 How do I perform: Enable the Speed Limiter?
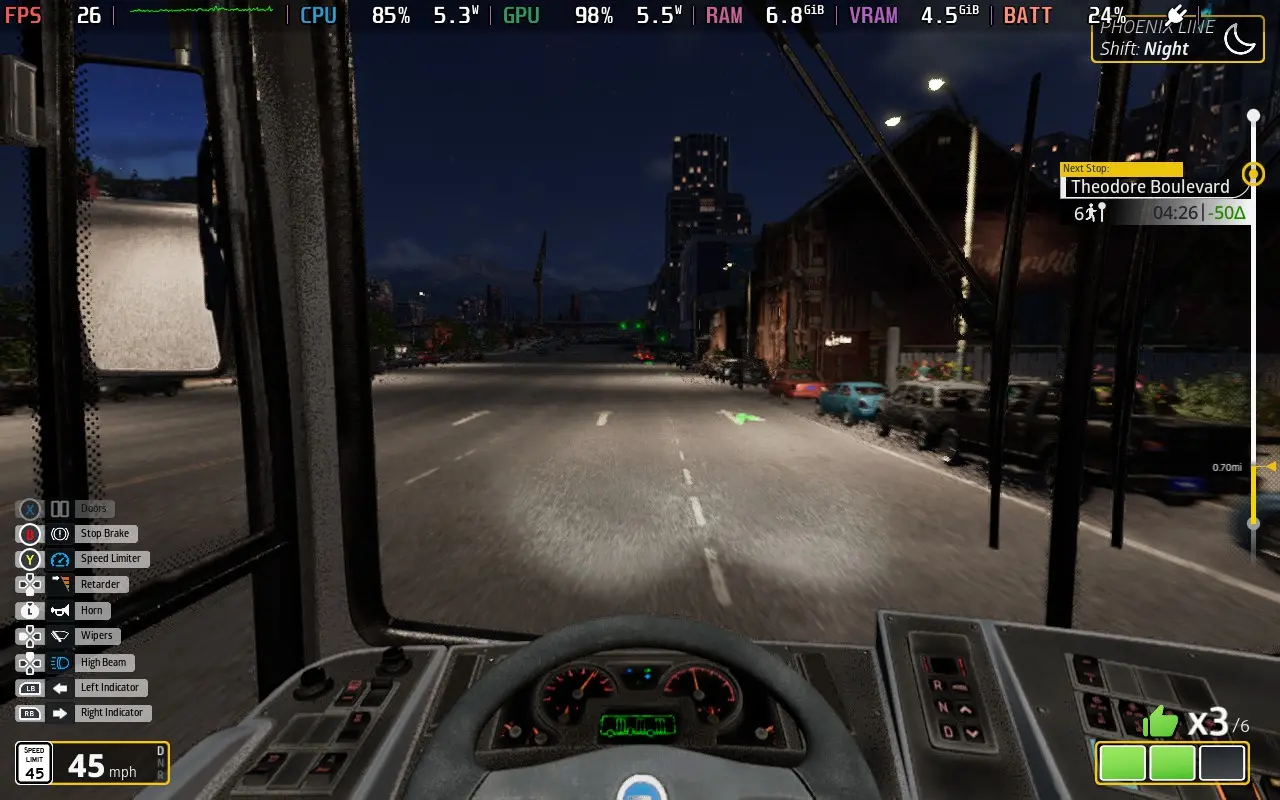pos(111,558)
